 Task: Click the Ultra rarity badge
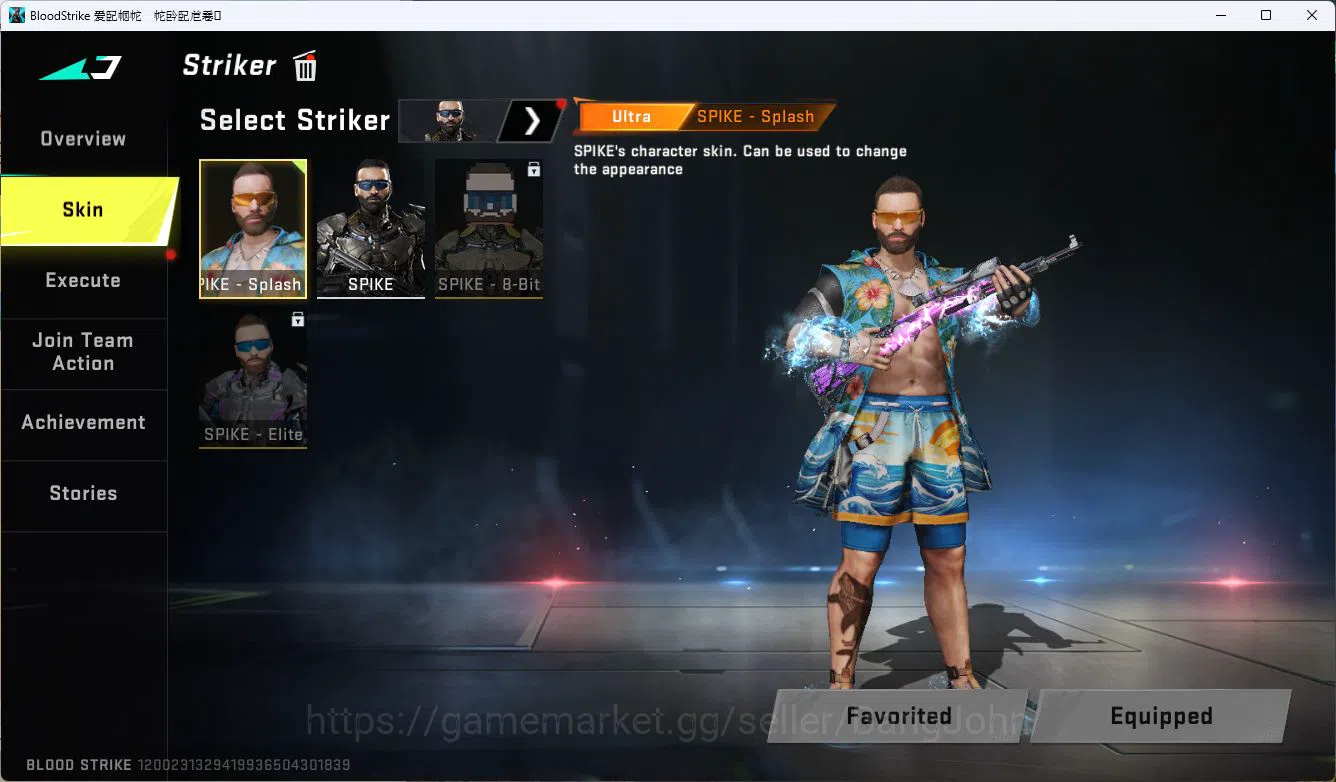[631, 116]
